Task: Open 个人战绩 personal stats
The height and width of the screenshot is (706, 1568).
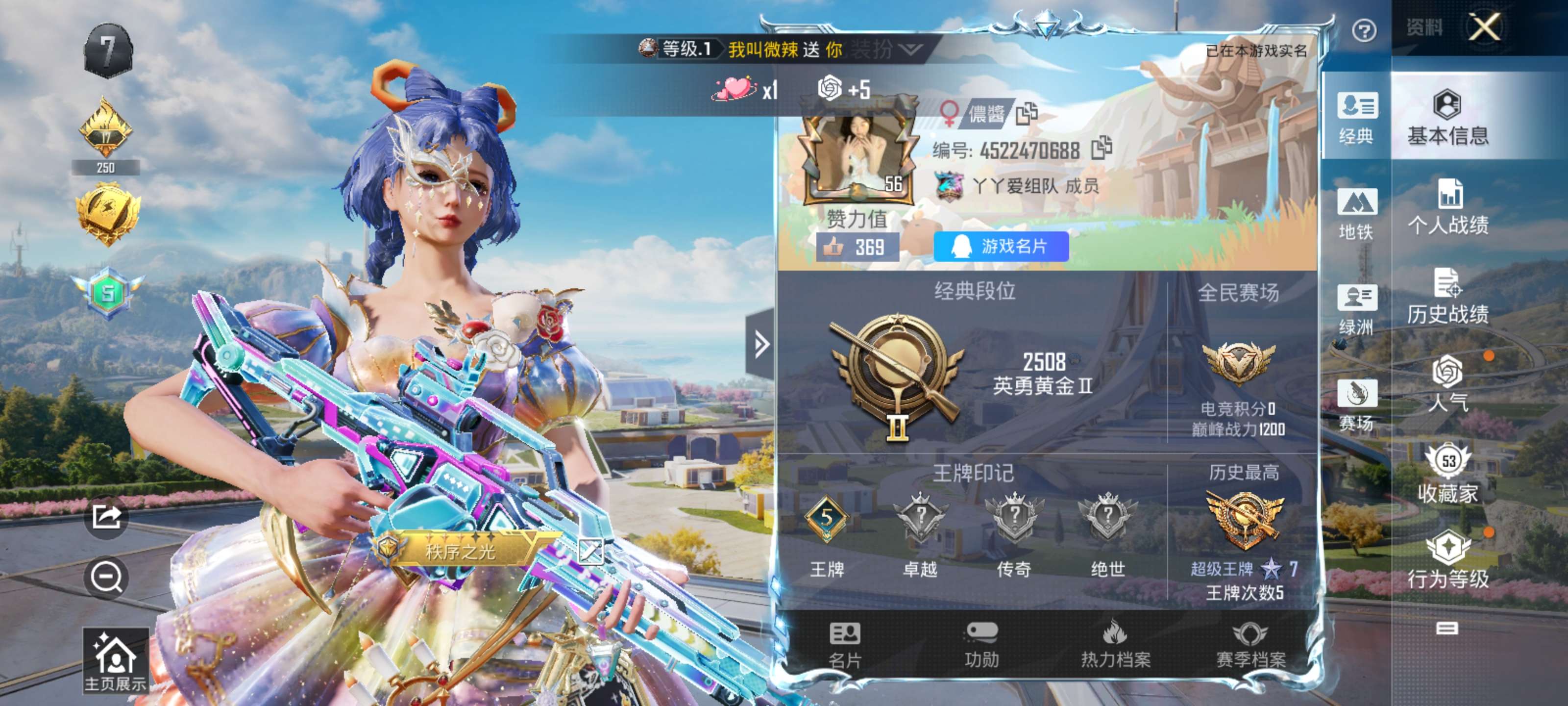Action: pyautogui.click(x=1447, y=207)
